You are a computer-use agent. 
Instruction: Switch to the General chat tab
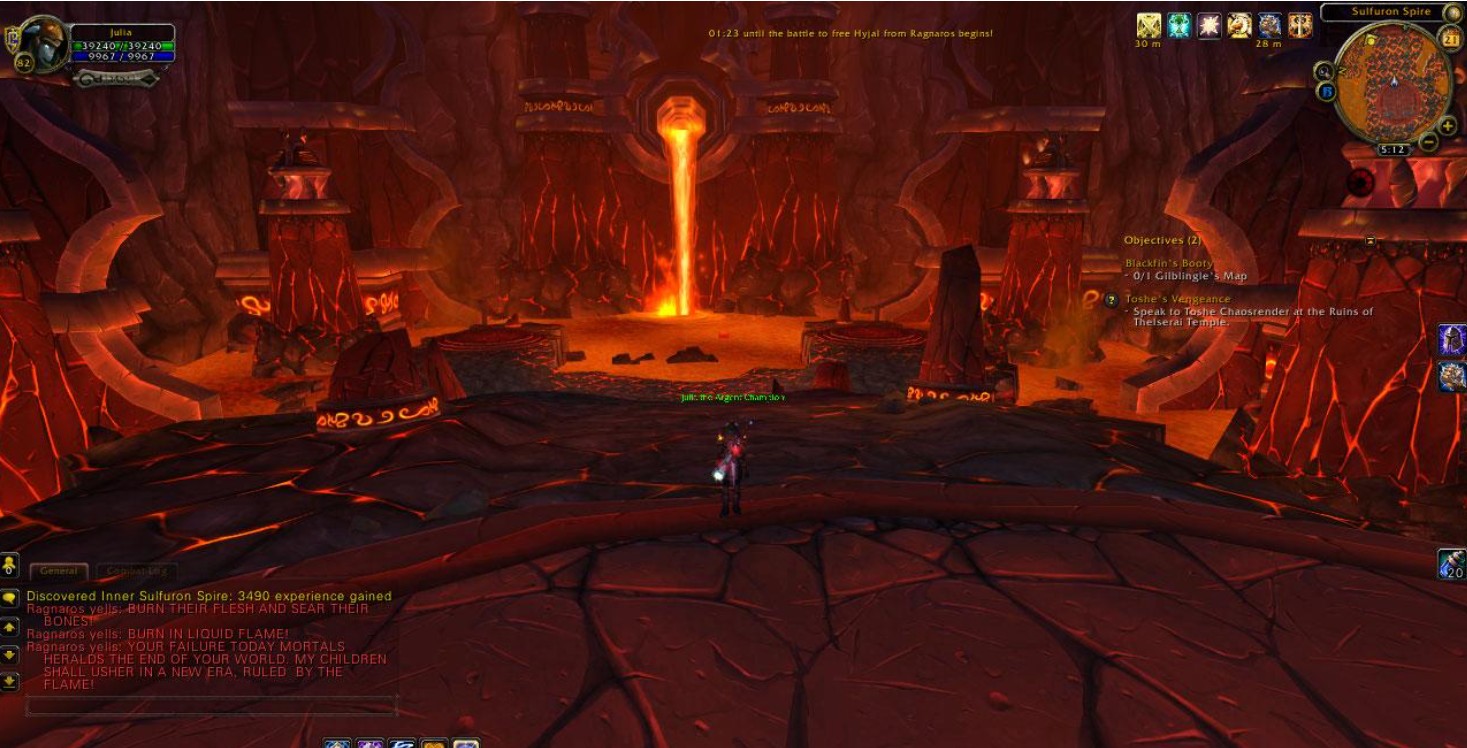(59, 571)
